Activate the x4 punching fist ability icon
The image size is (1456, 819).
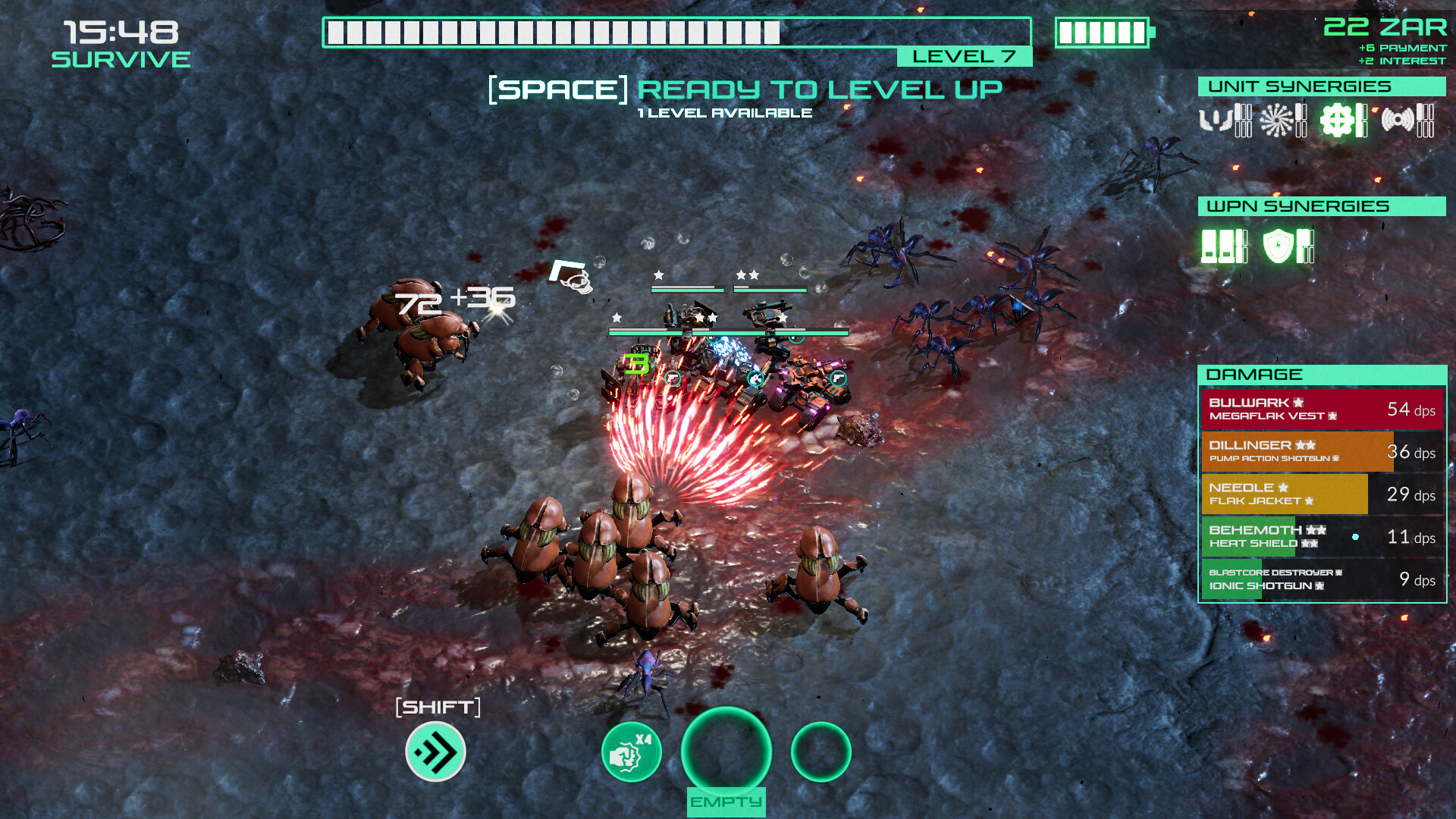point(632,751)
